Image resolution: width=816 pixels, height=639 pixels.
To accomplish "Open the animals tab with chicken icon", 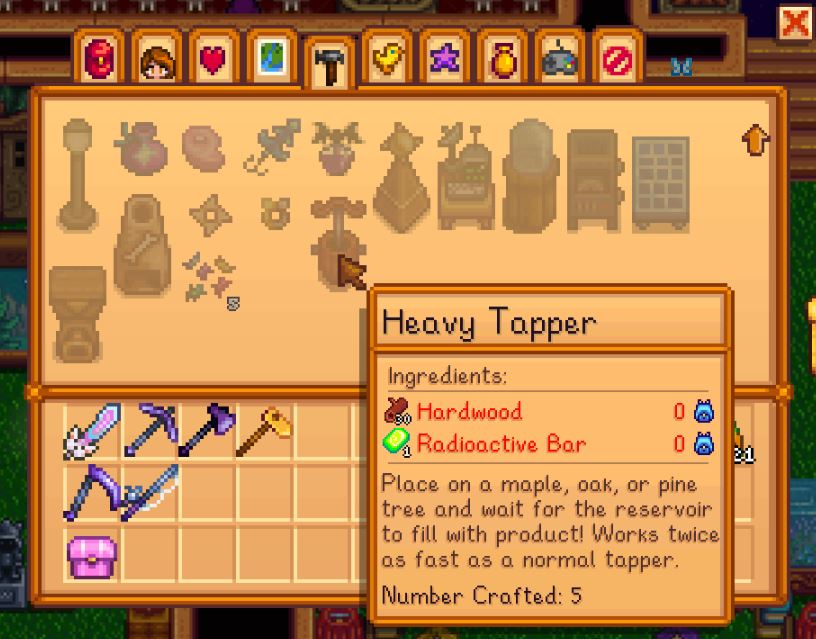I will click(x=383, y=60).
